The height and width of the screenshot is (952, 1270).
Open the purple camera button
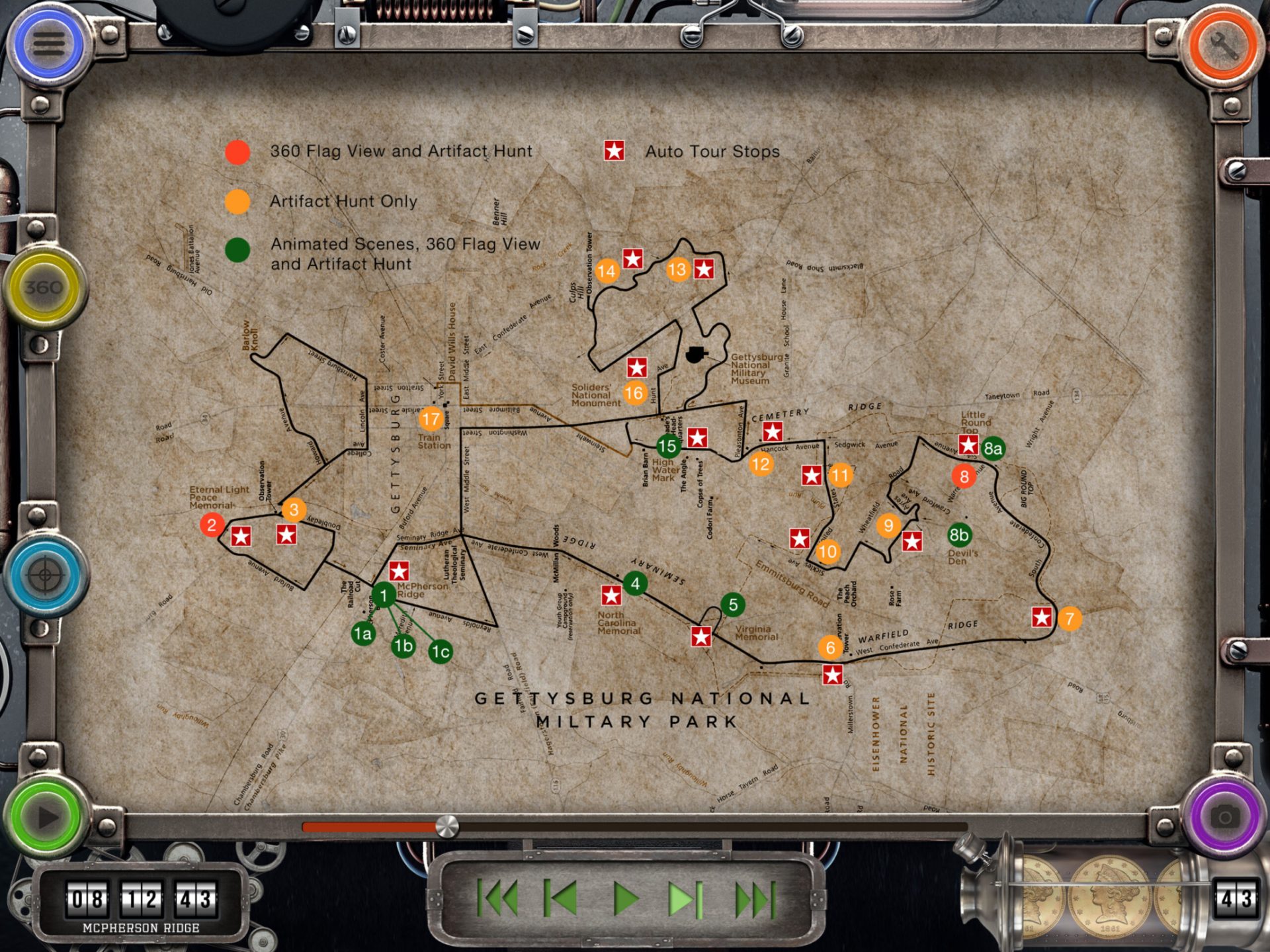coord(1224,818)
